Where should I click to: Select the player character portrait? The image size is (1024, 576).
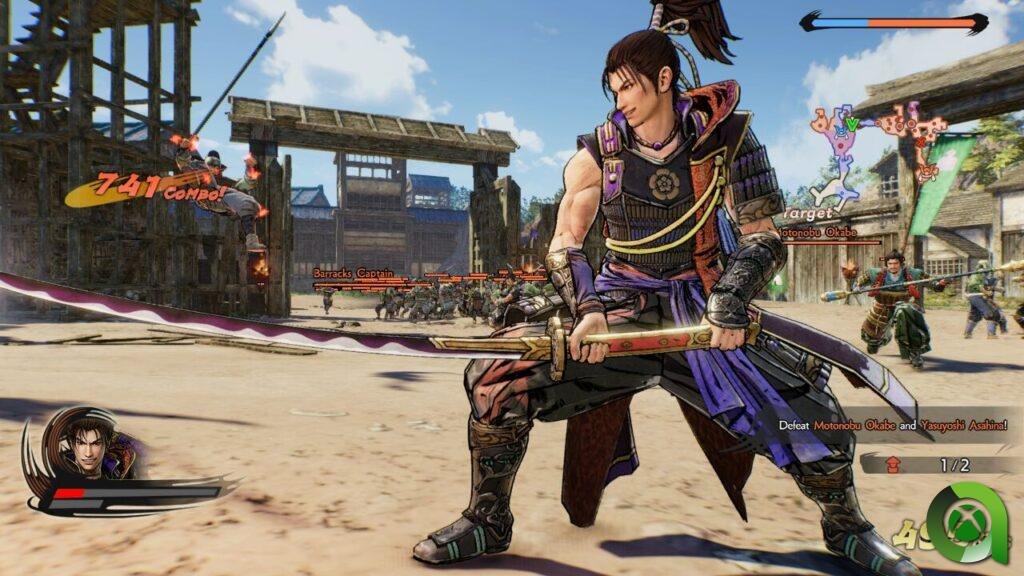pyautogui.click(x=88, y=443)
